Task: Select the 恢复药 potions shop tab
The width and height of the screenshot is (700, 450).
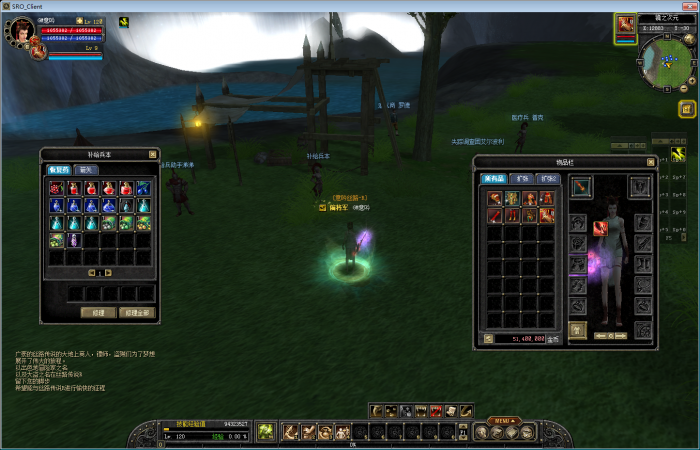Action: (x=60, y=170)
